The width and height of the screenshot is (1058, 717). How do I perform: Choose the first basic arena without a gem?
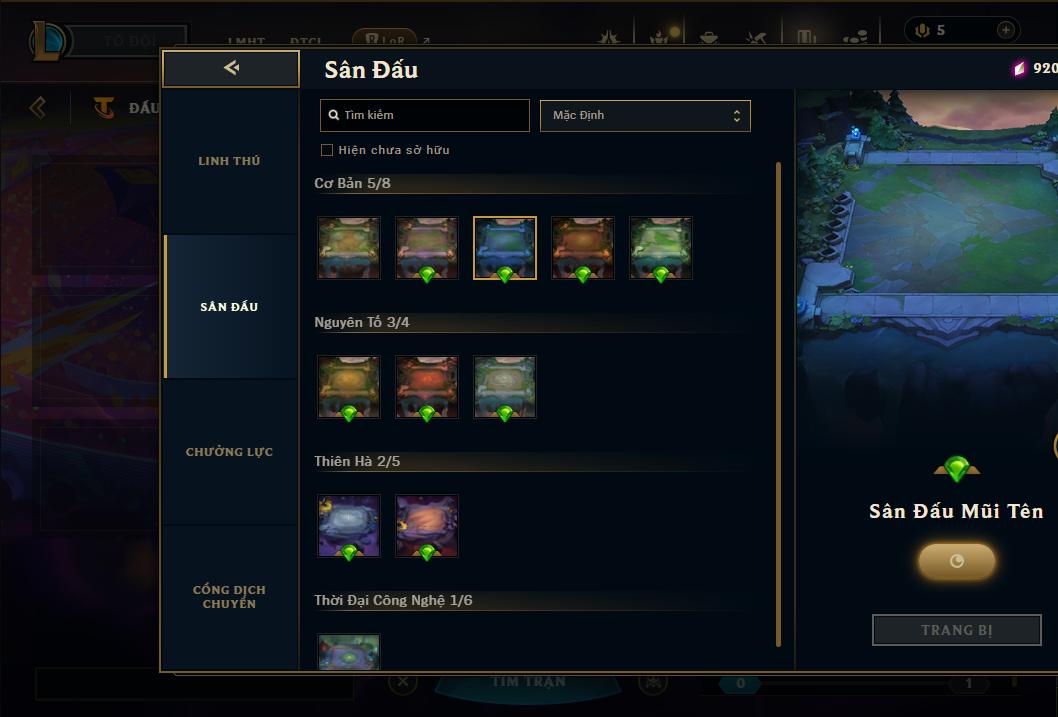(349, 248)
